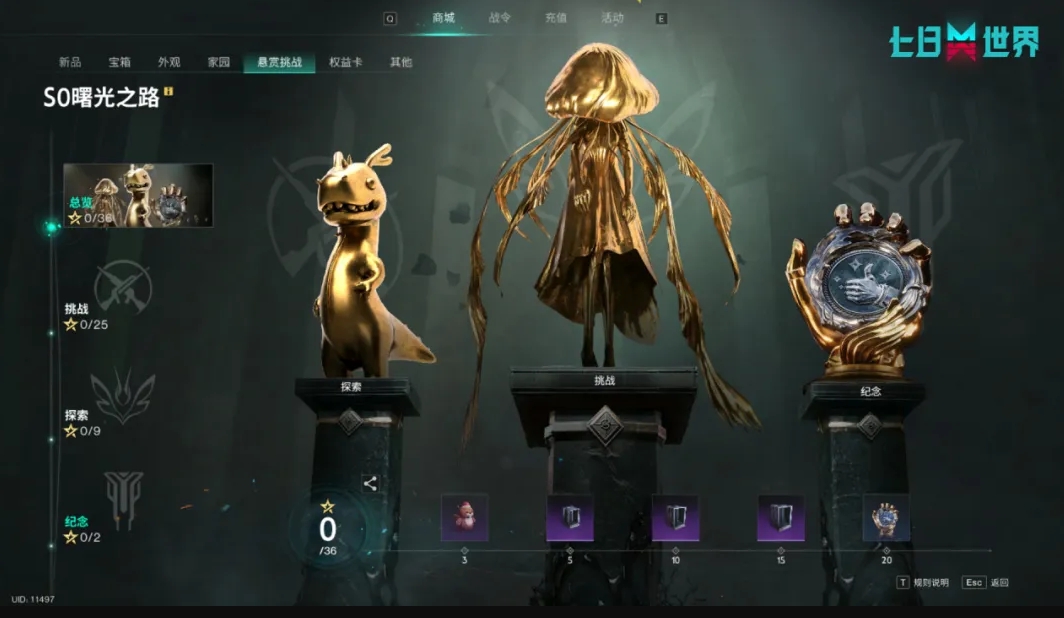Screen dimensions: 1064x618
Task: Select the 新品 shop category
Action: [x=70, y=62]
